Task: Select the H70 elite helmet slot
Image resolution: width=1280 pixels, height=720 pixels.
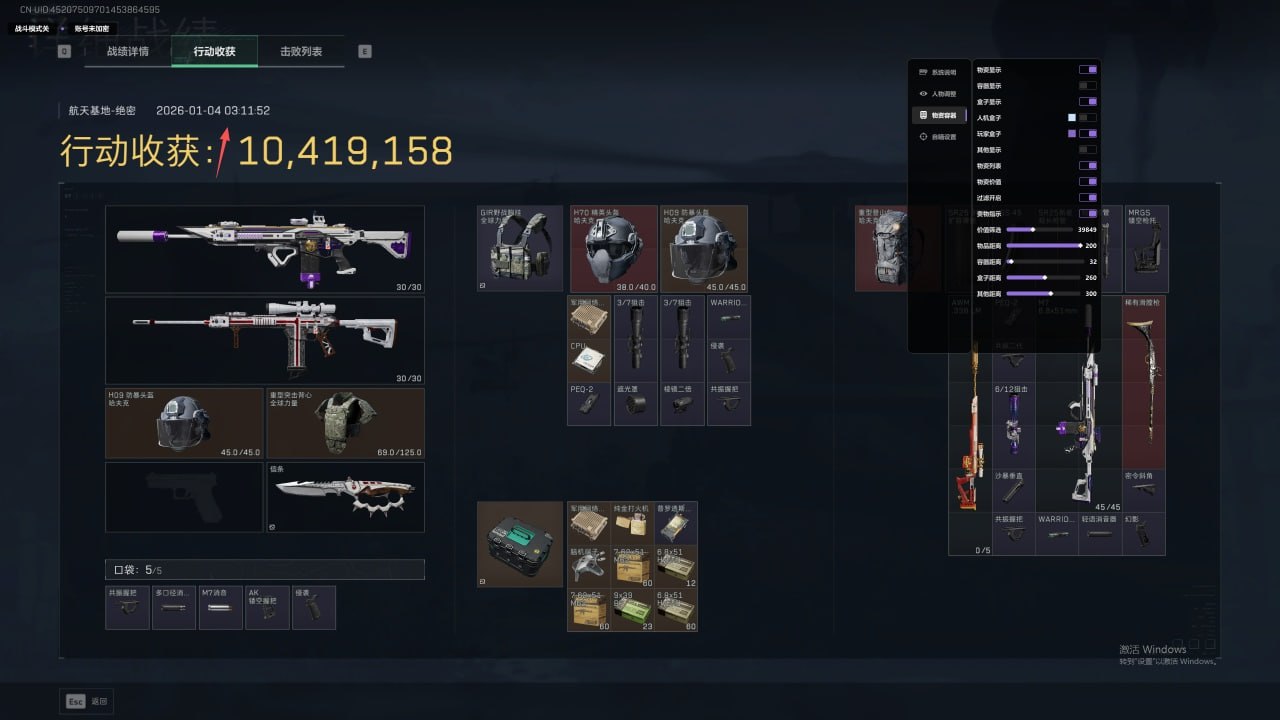Action: pyautogui.click(x=613, y=249)
